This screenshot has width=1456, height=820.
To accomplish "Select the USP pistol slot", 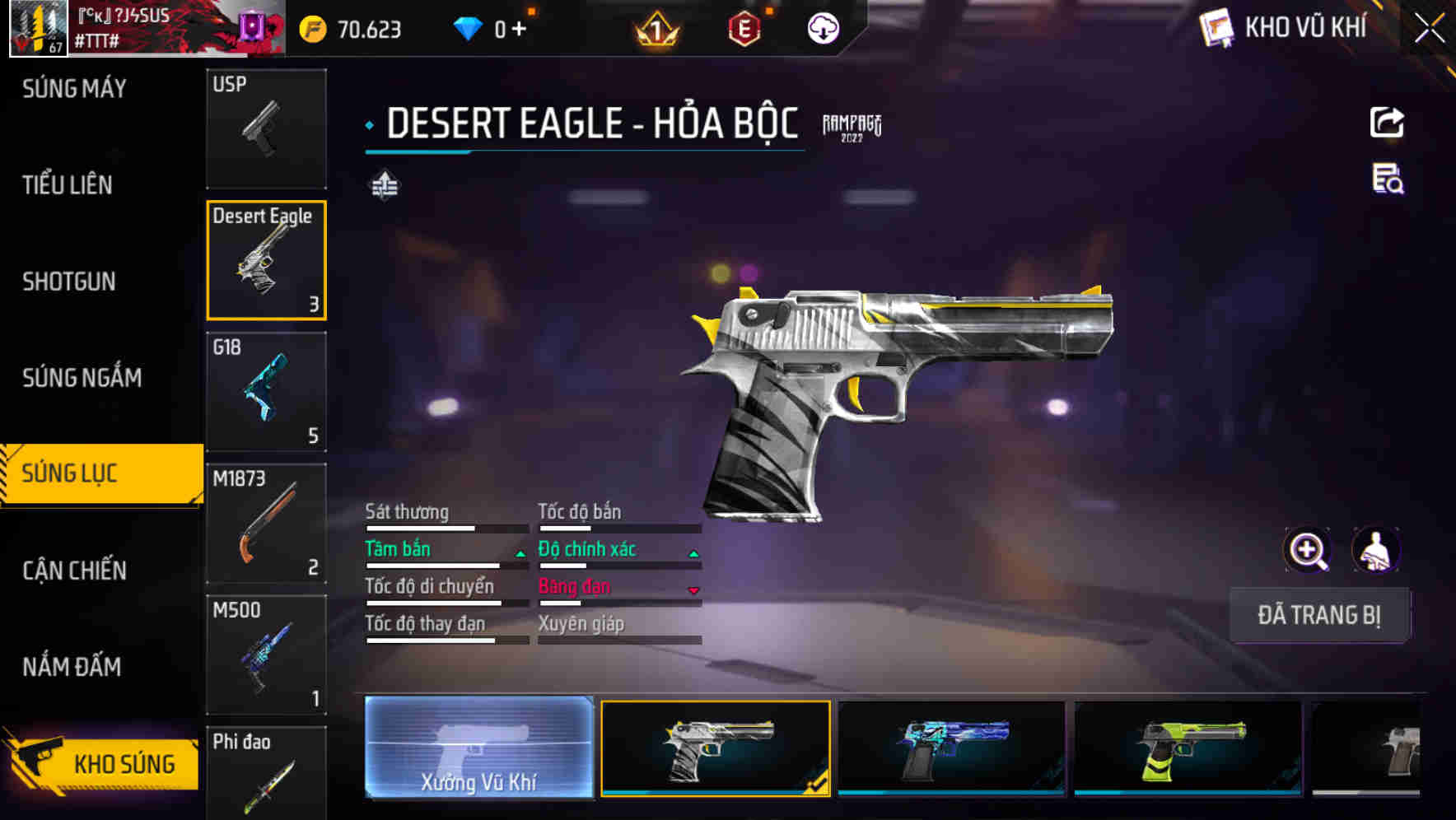I will [266, 128].
